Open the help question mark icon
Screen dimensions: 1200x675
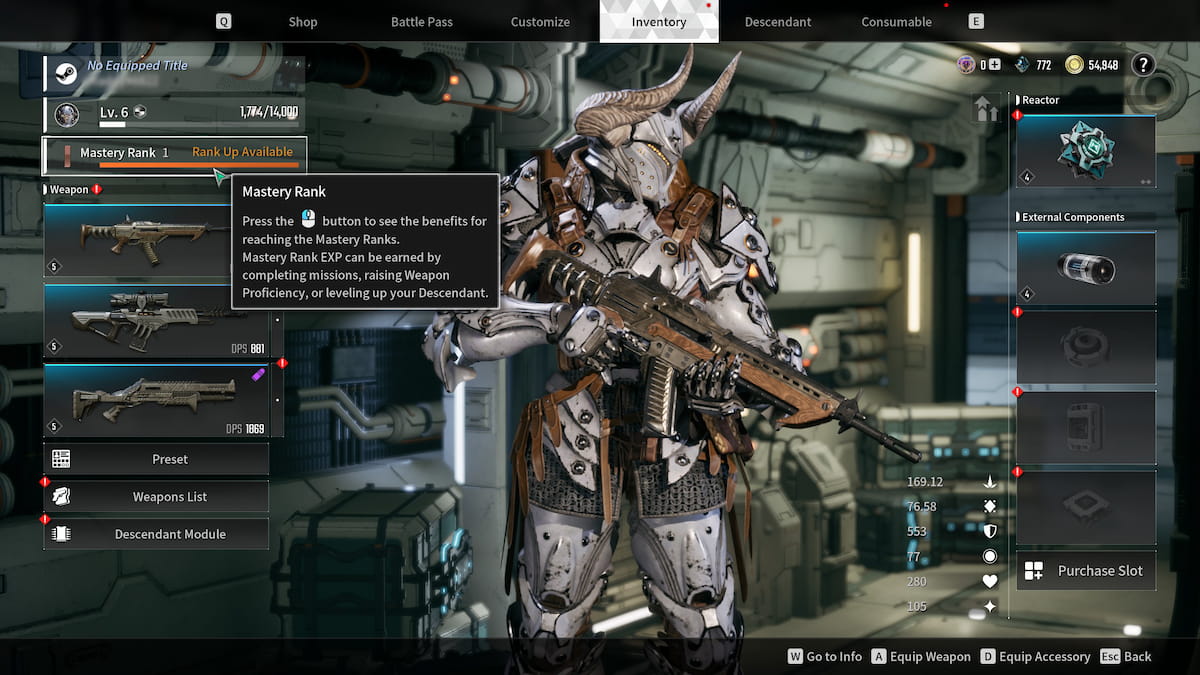[x=1143, y=65]
